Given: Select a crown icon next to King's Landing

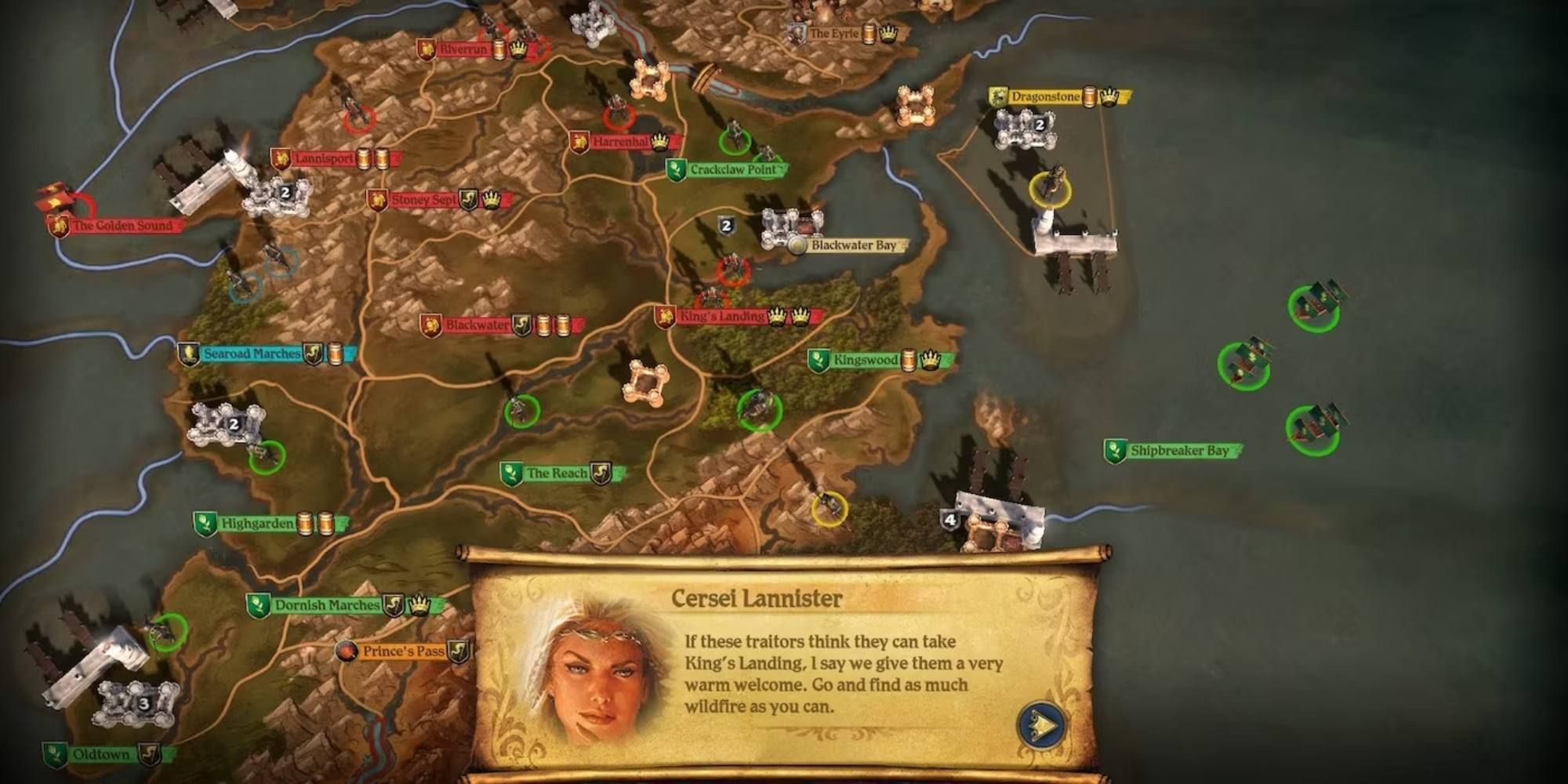Looking at the screenshot, I should pyautogui.click(x=778, y=317).
